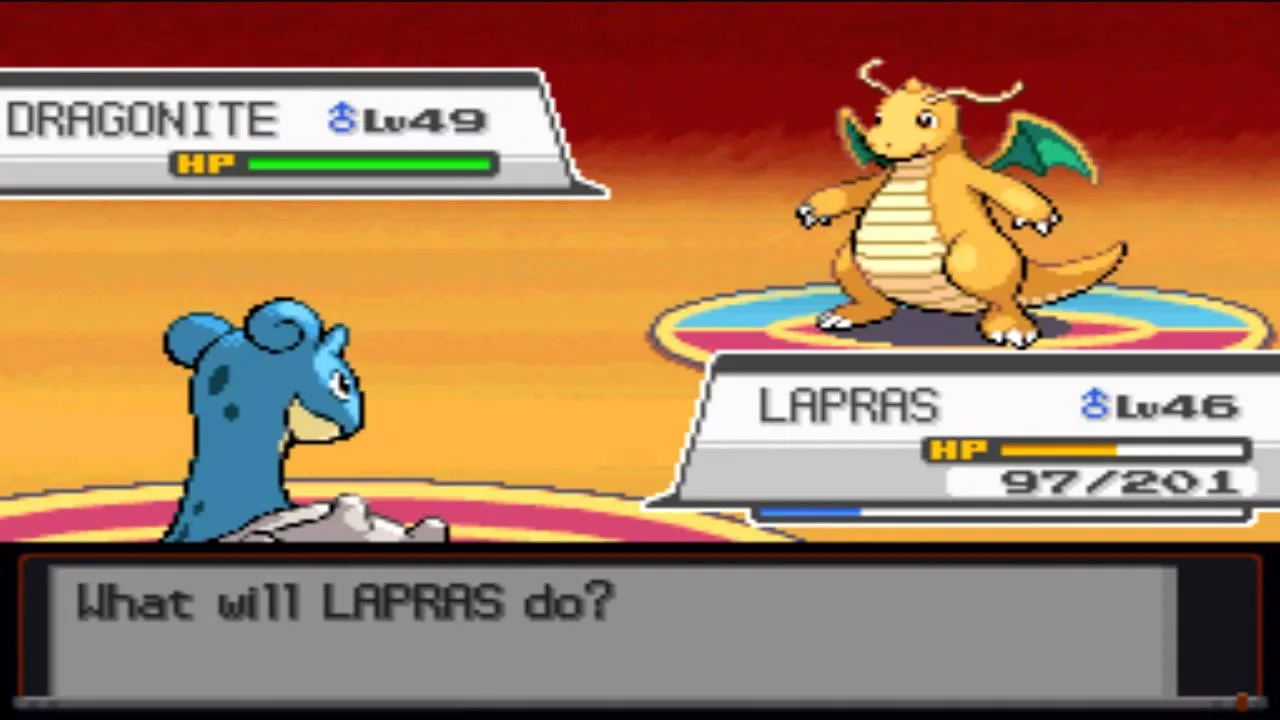Viewport: 1280px width, 720px height.
Task: Click the message box border frame
Action: click(x=640, y=556)
